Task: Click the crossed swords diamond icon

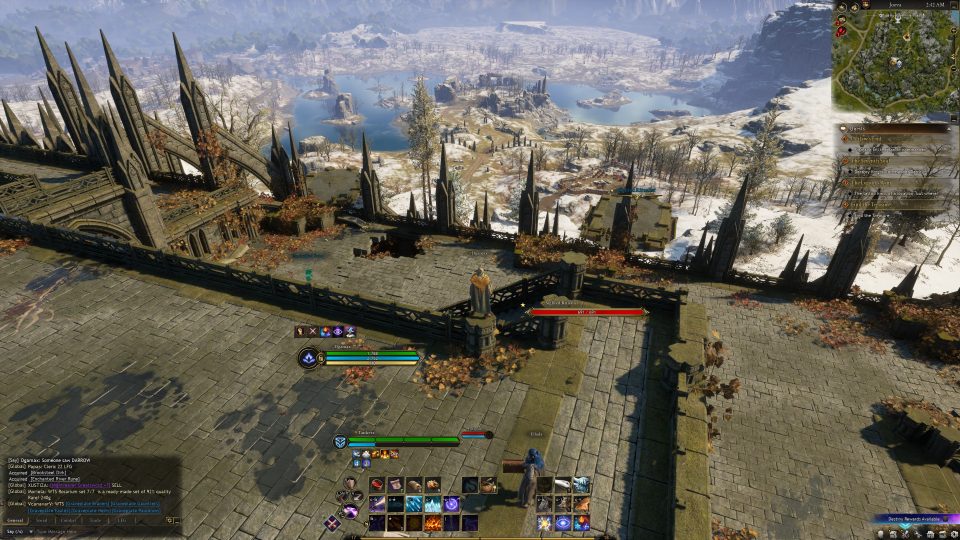Action: click(331, 522)
